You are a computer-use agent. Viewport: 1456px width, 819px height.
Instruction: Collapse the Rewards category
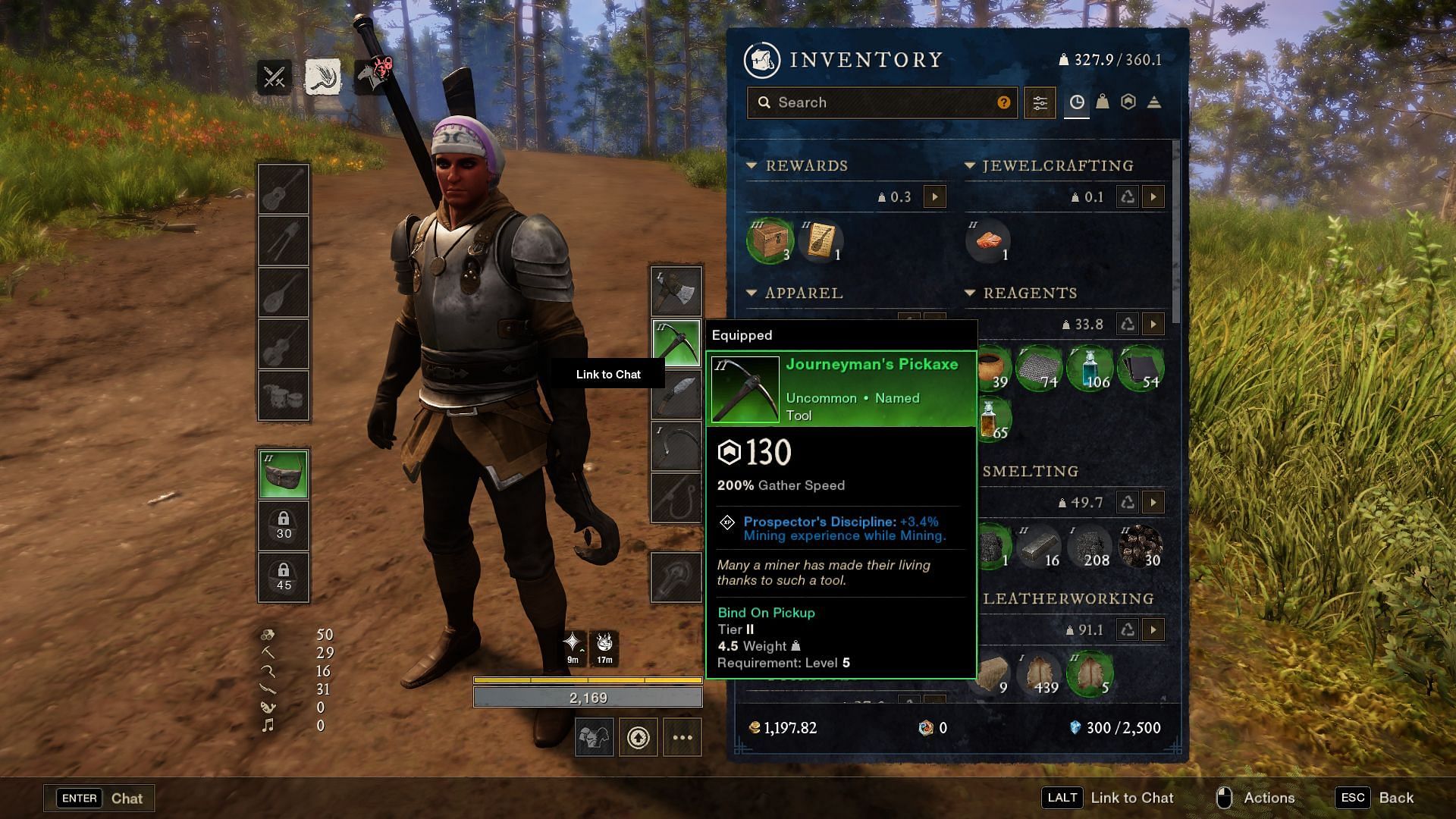click(x=752, y=165)
